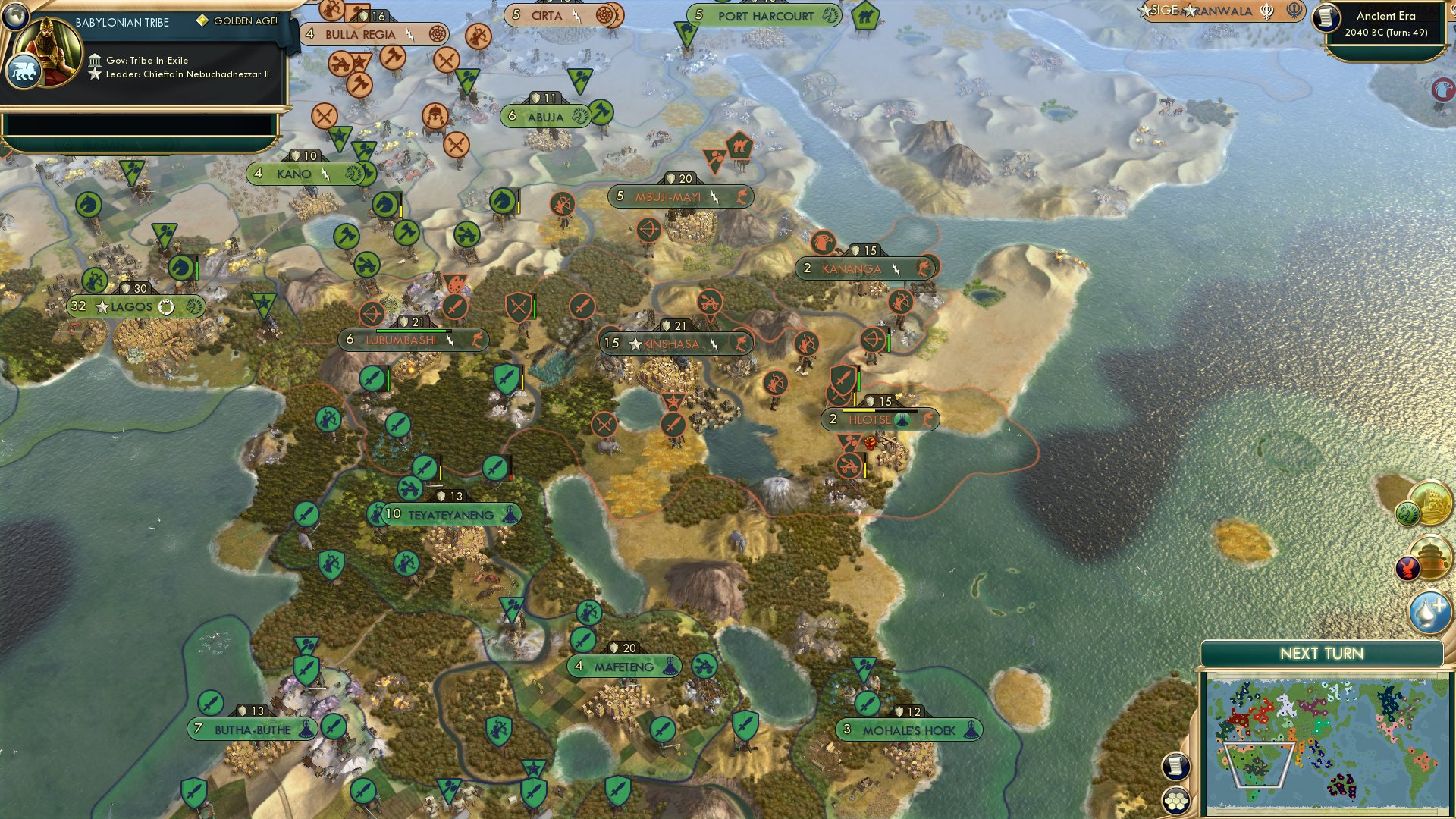Click the silver lamp natural wonder notification
1456x819 pixels.
click(1430, 610)
